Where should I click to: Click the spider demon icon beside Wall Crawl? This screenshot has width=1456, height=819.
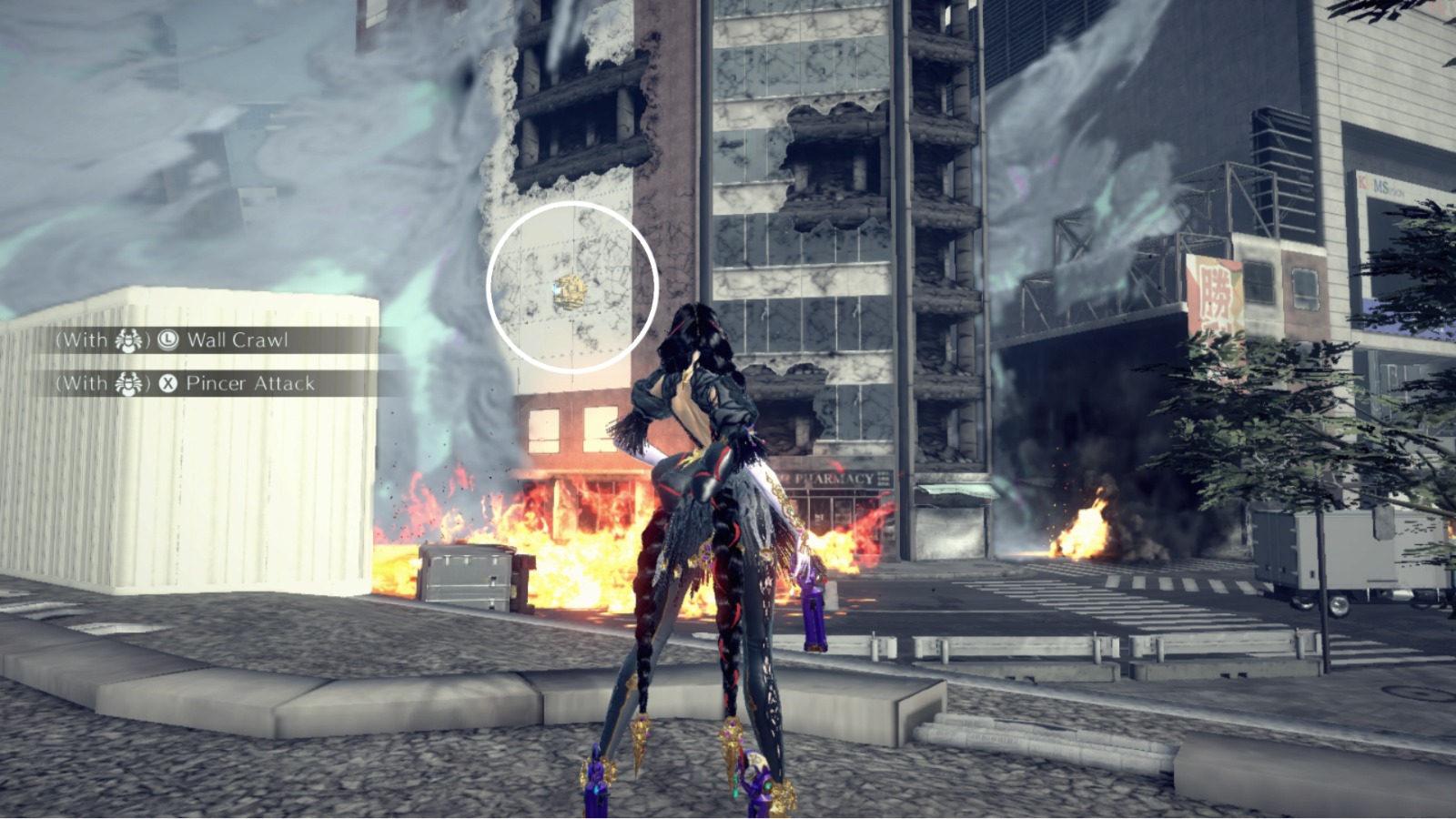click(x=127, y=339)
